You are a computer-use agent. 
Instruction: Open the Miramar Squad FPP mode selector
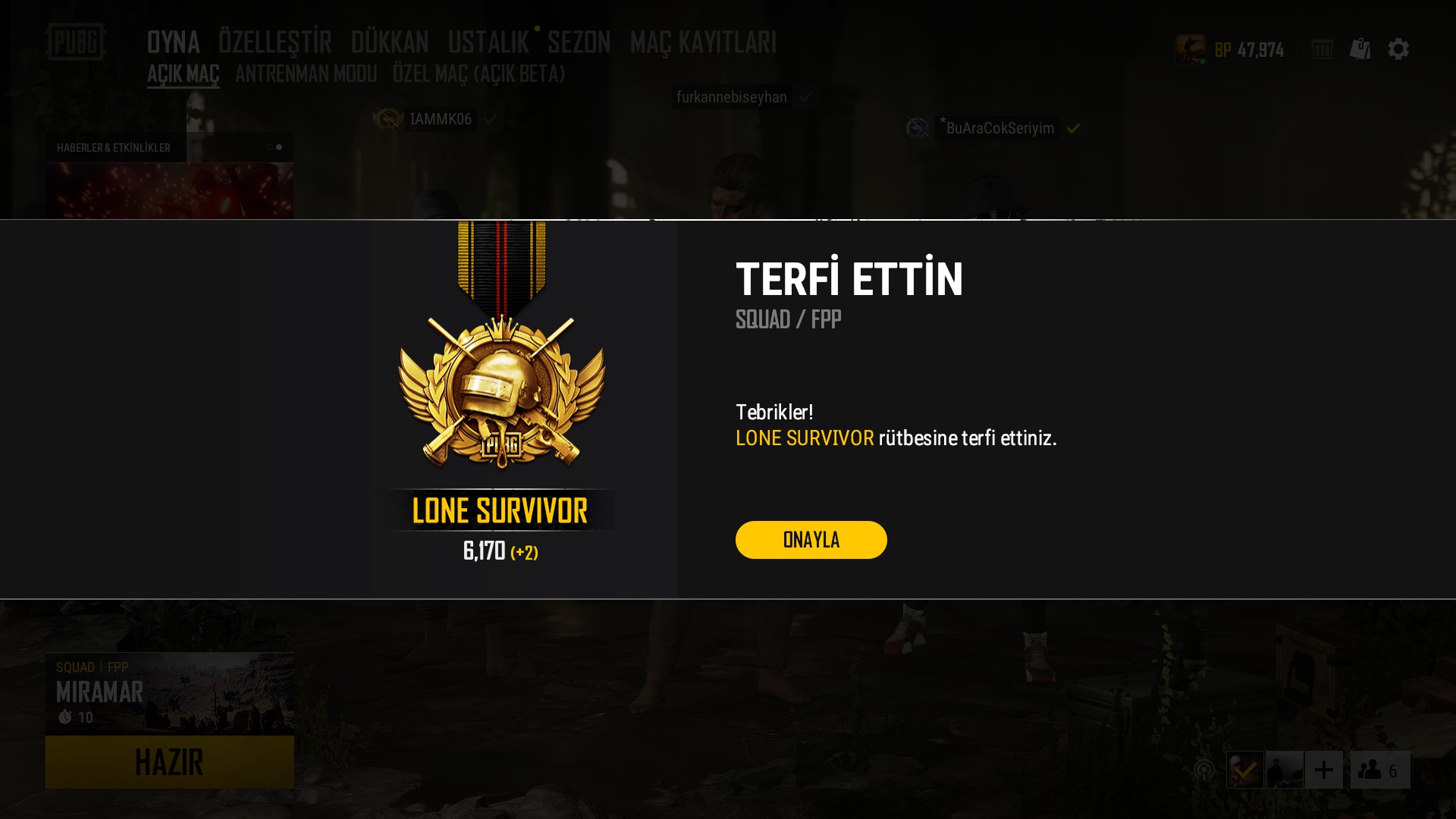click(169, 693)
